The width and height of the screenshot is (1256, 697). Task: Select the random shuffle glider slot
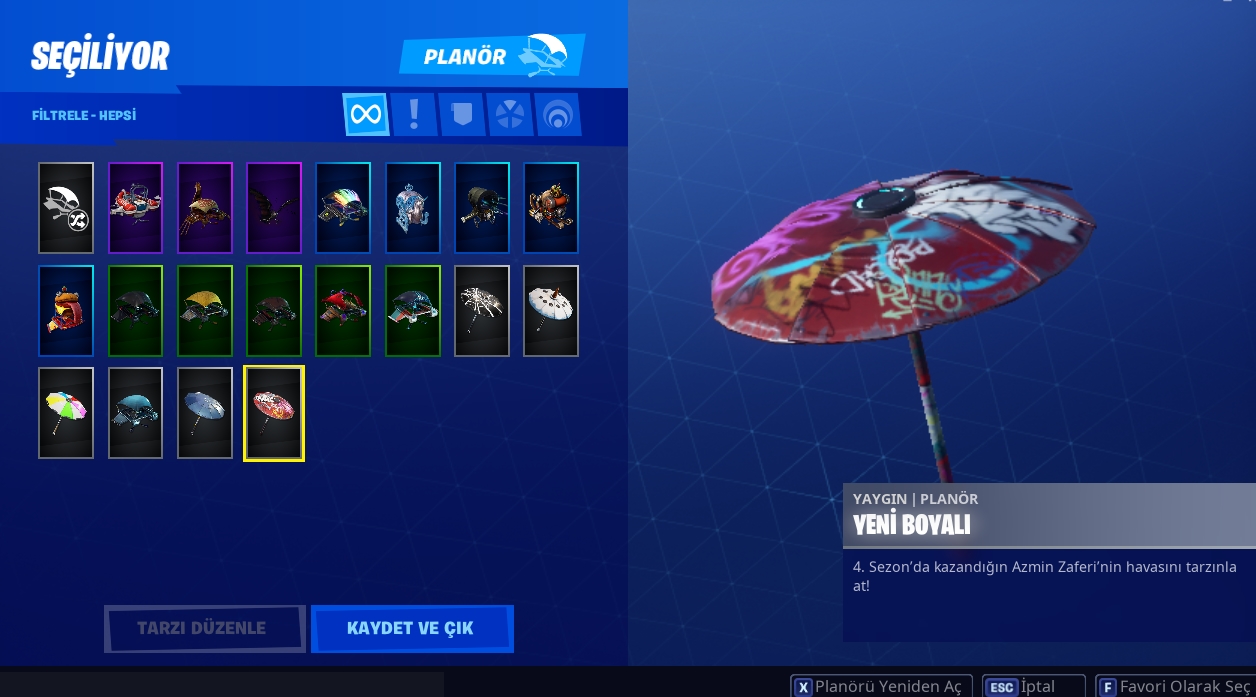click(x=66, y=208)
